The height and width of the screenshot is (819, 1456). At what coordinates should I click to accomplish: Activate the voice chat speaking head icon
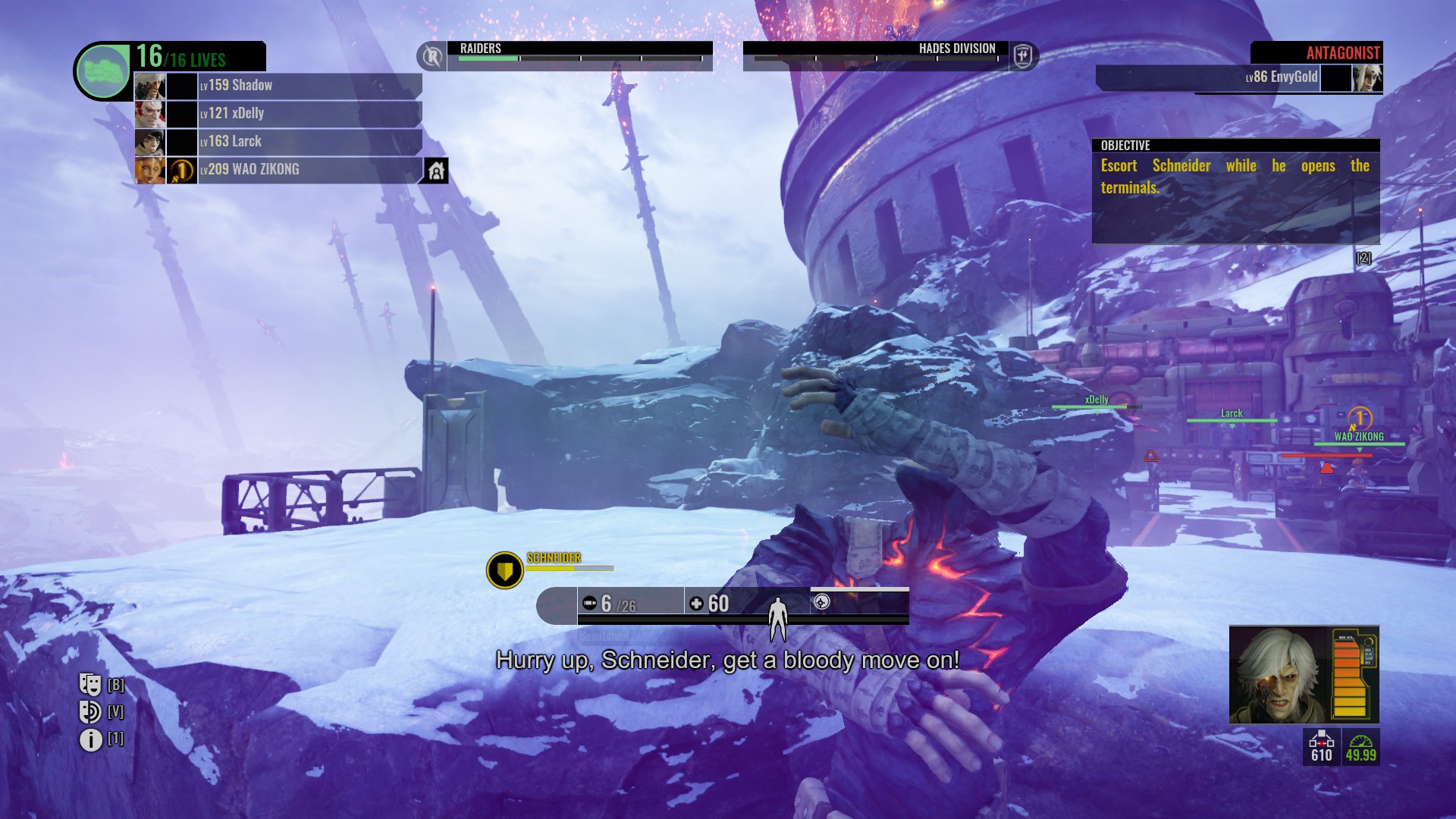pos(90,712)
